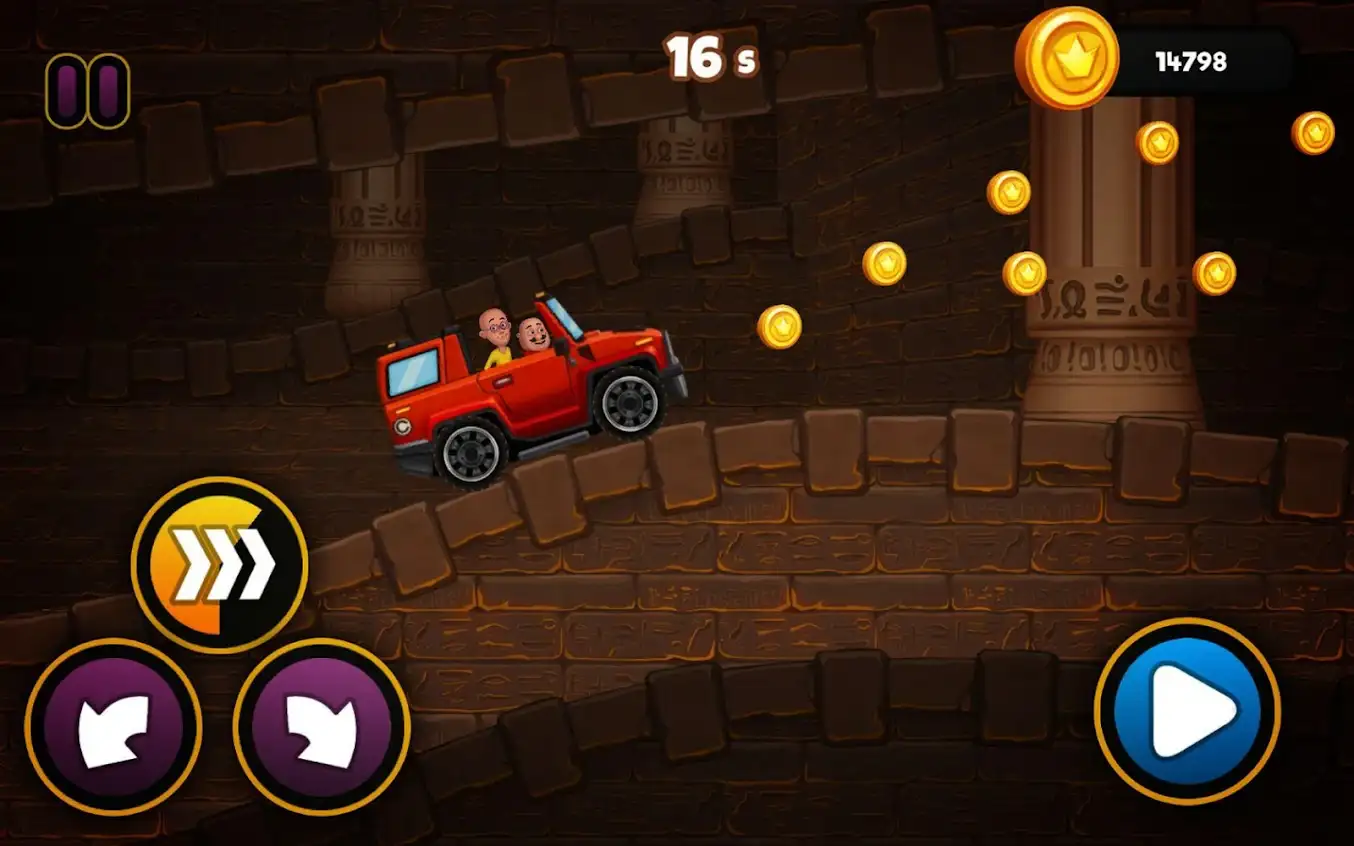
Task: Pause the game with the pause button
Action: pyautogui.click(x=86, y=90)
